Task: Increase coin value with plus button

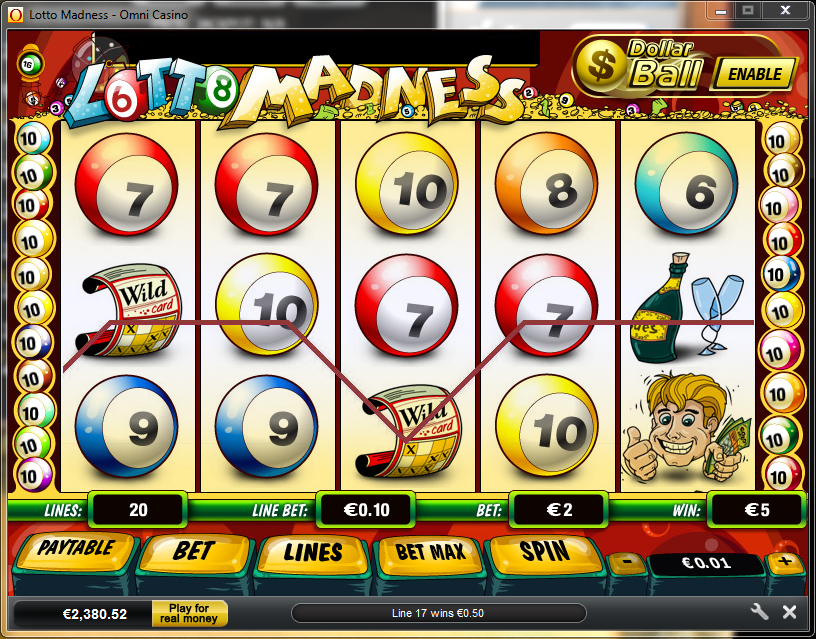Action: click(x=785, y=561)
